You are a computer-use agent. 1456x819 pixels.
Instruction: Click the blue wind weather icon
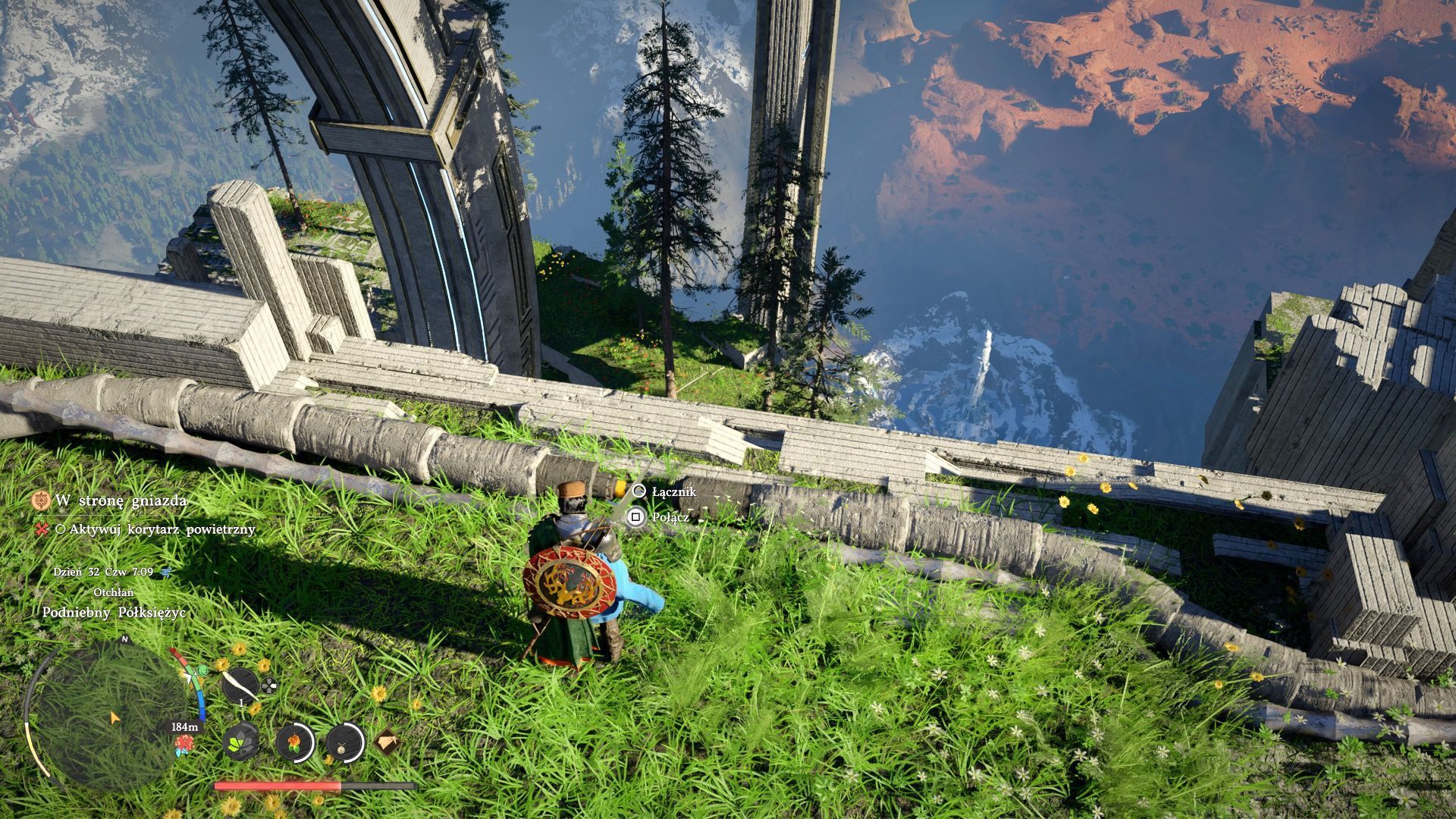pos(167,572)
